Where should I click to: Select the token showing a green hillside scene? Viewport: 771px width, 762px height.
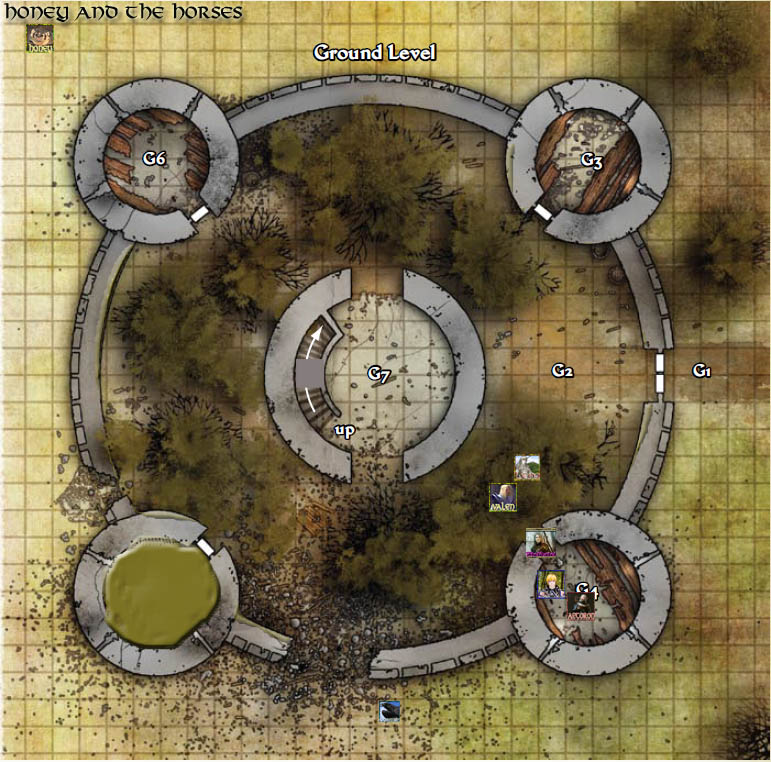527,467
